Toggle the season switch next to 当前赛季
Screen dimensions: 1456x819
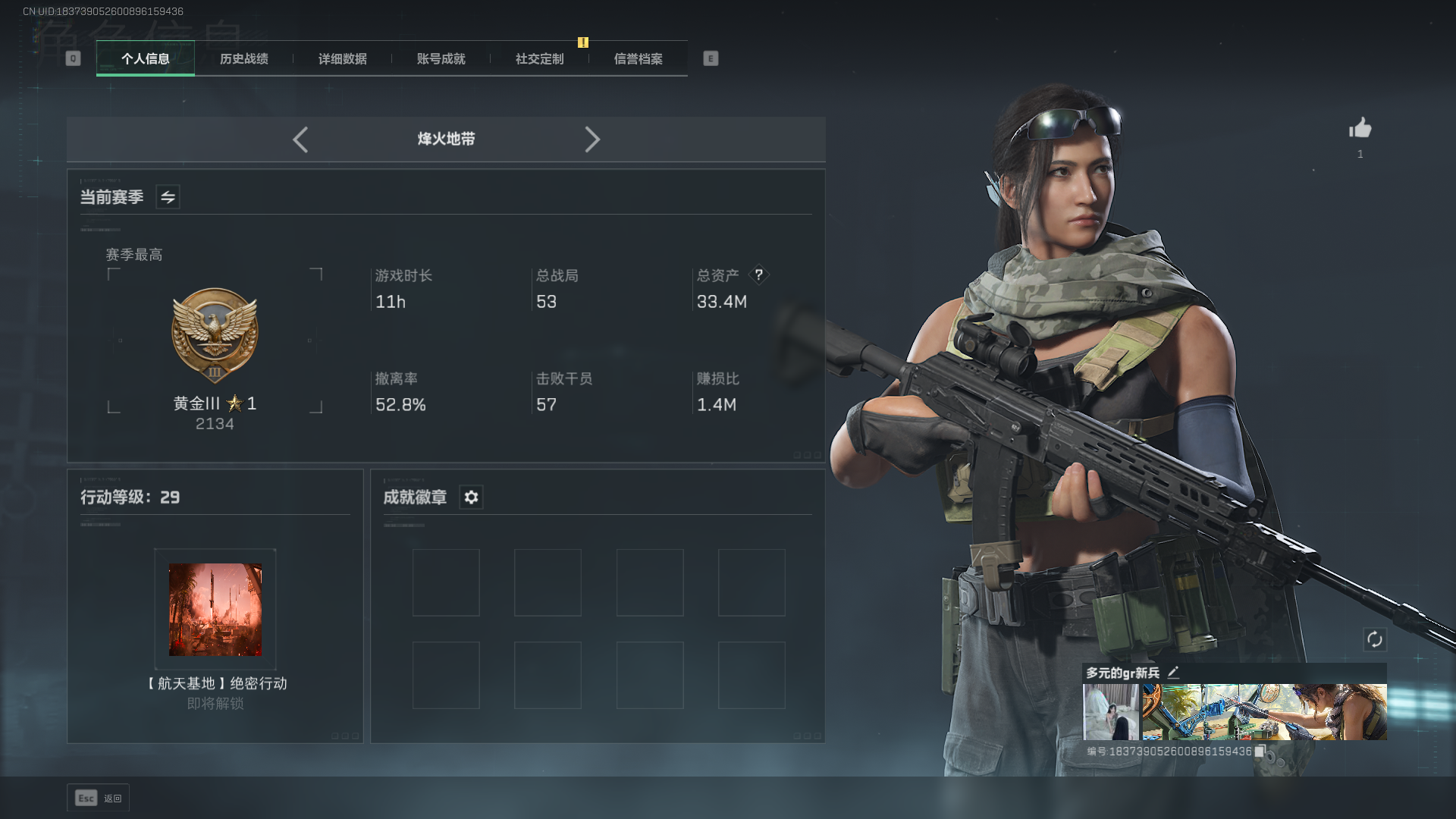[x=168, y=197]
